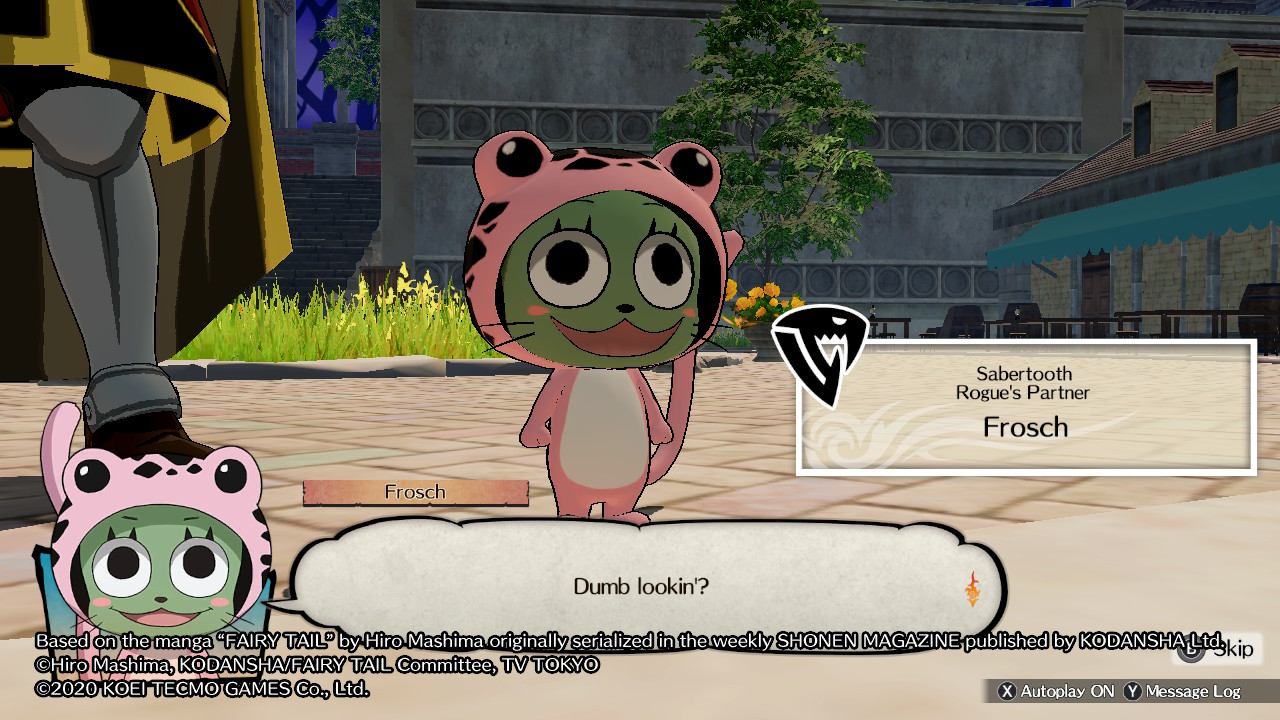
Task: Continue by clicking the "Dumb lookin'?" speech bubble
Action: 641,585
